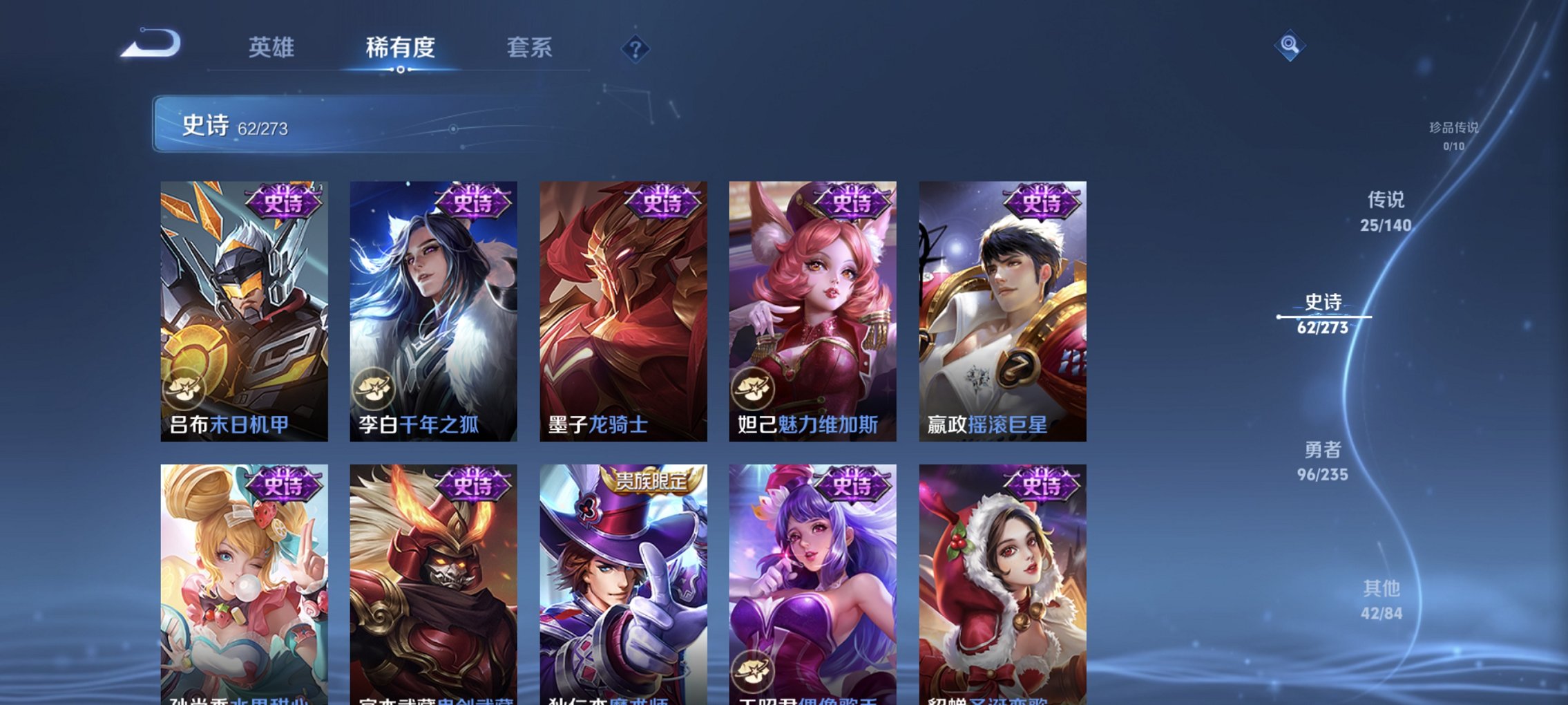1568x705 pixels.
Task: Select the 珍品传说 rarity filter
Action: [1453, 136]
